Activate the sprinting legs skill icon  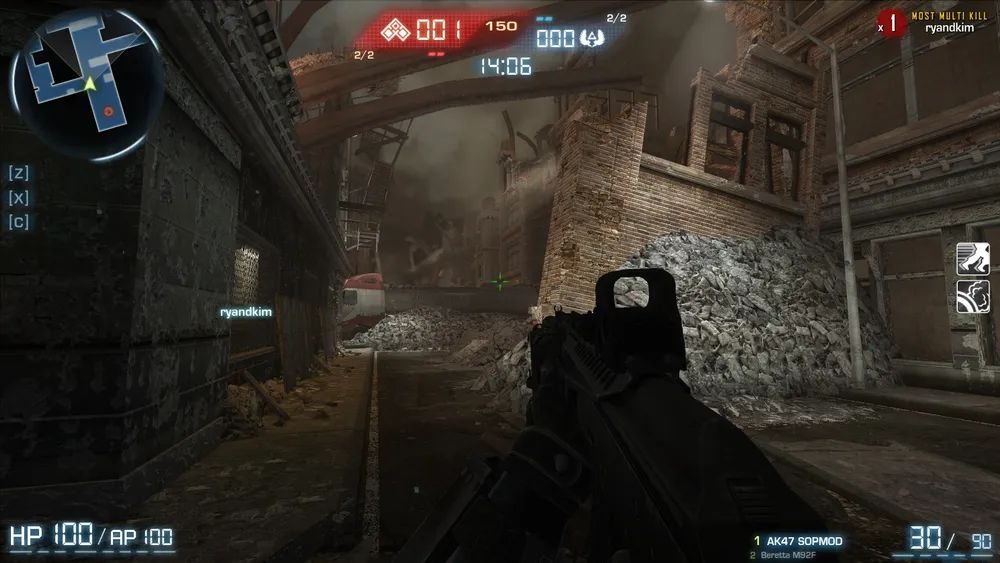(972, 258)
